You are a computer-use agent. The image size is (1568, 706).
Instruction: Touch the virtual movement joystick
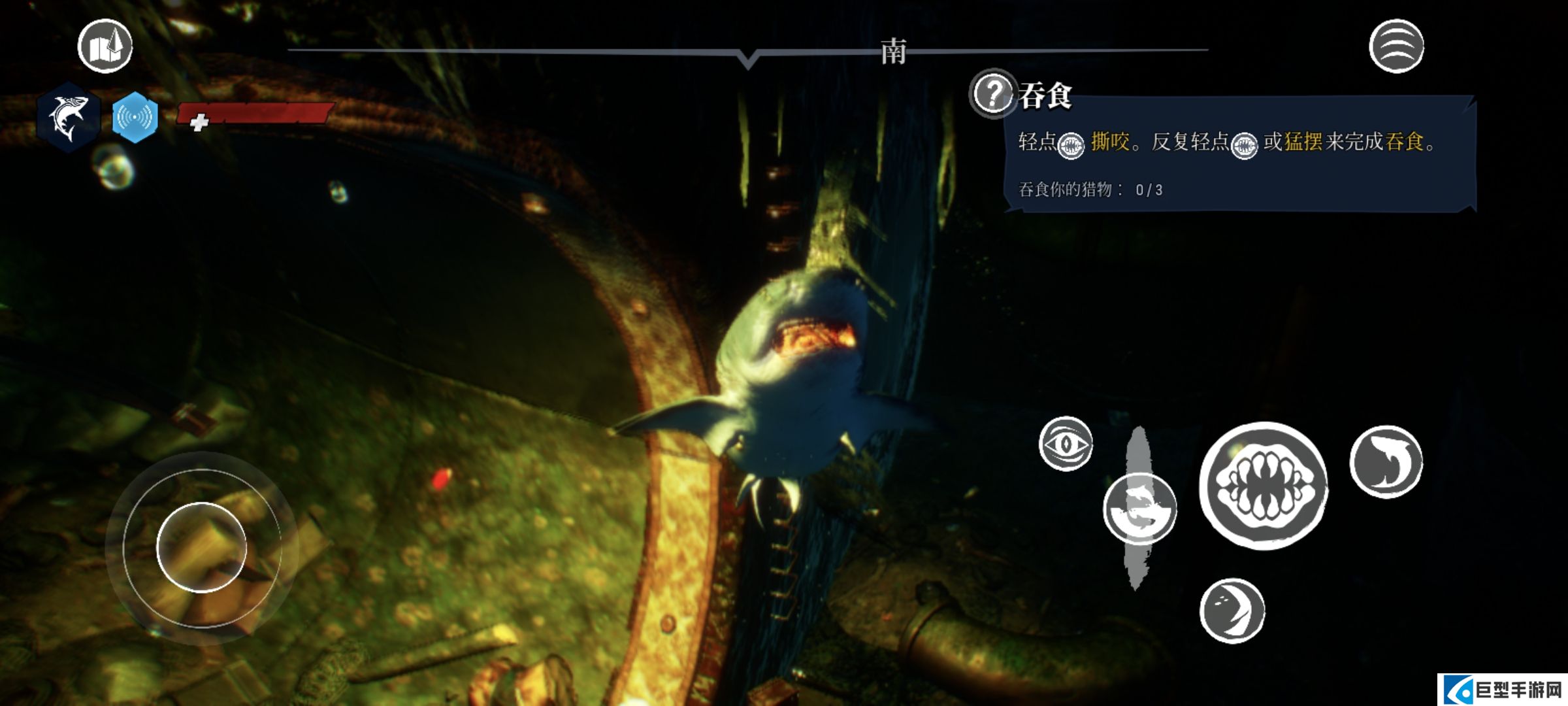coord(201,547)
